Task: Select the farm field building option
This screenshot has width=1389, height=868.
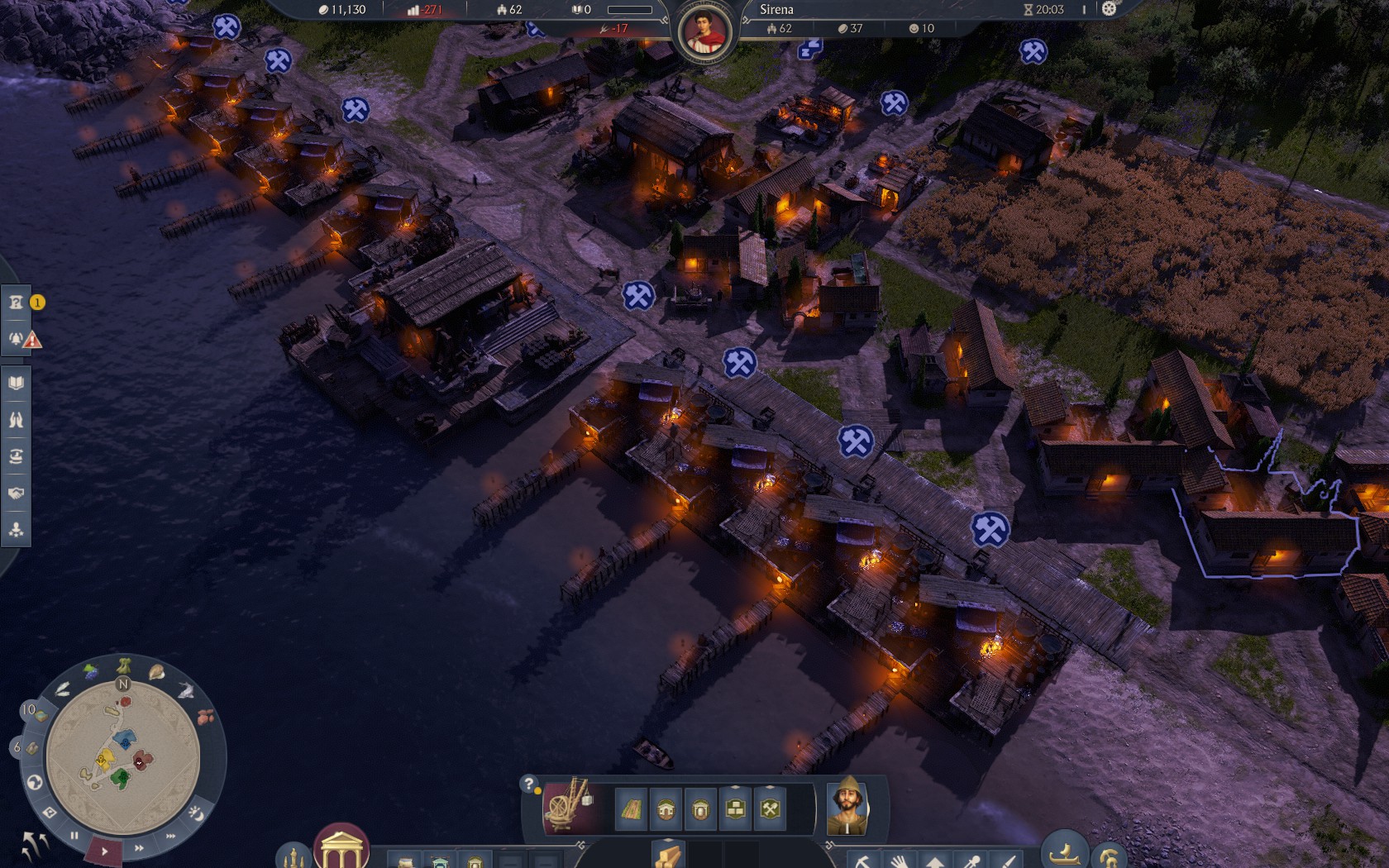Action: point(631,809)
